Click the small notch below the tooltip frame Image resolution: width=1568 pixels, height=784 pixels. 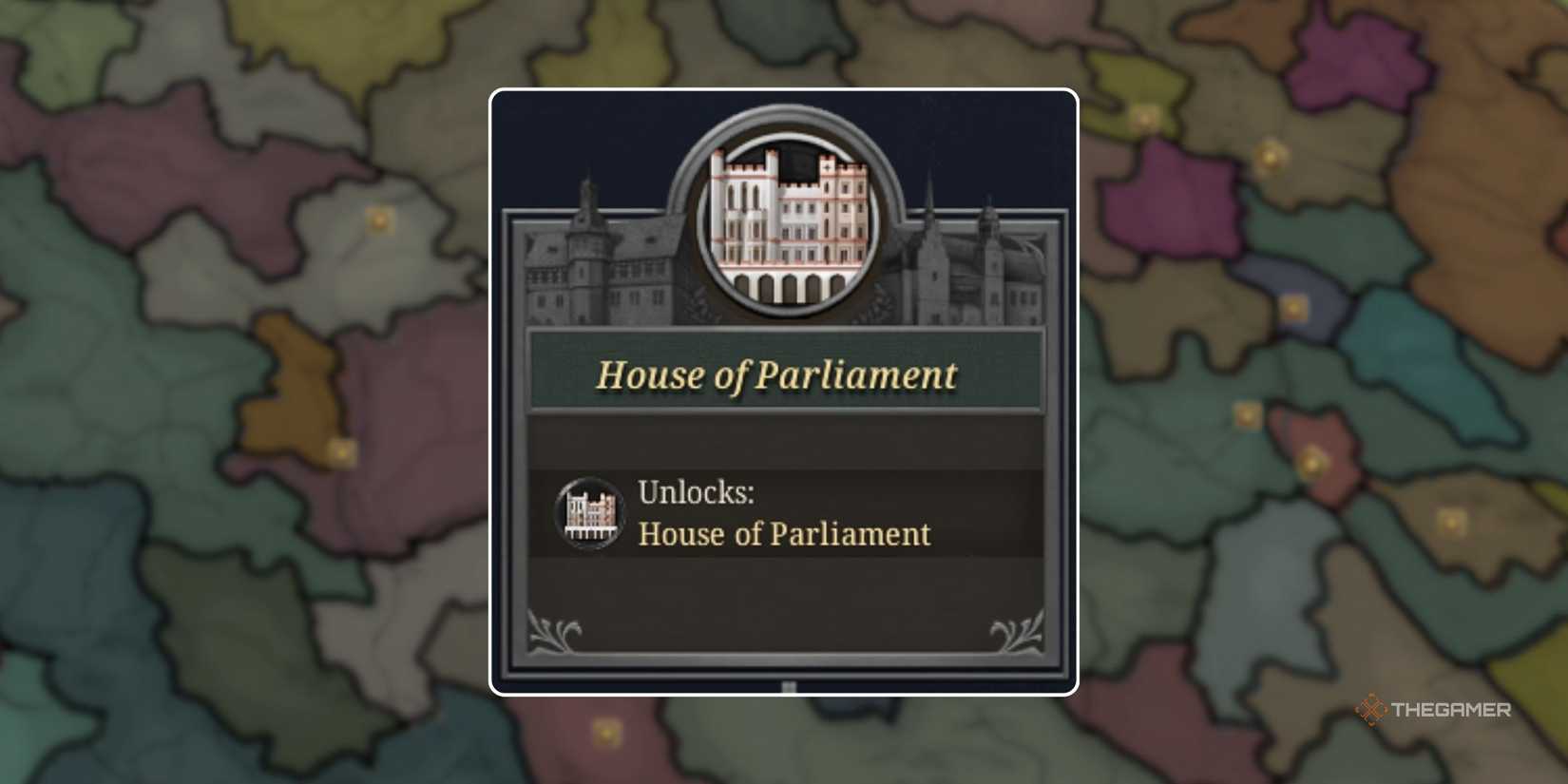[x=787, y=685]
